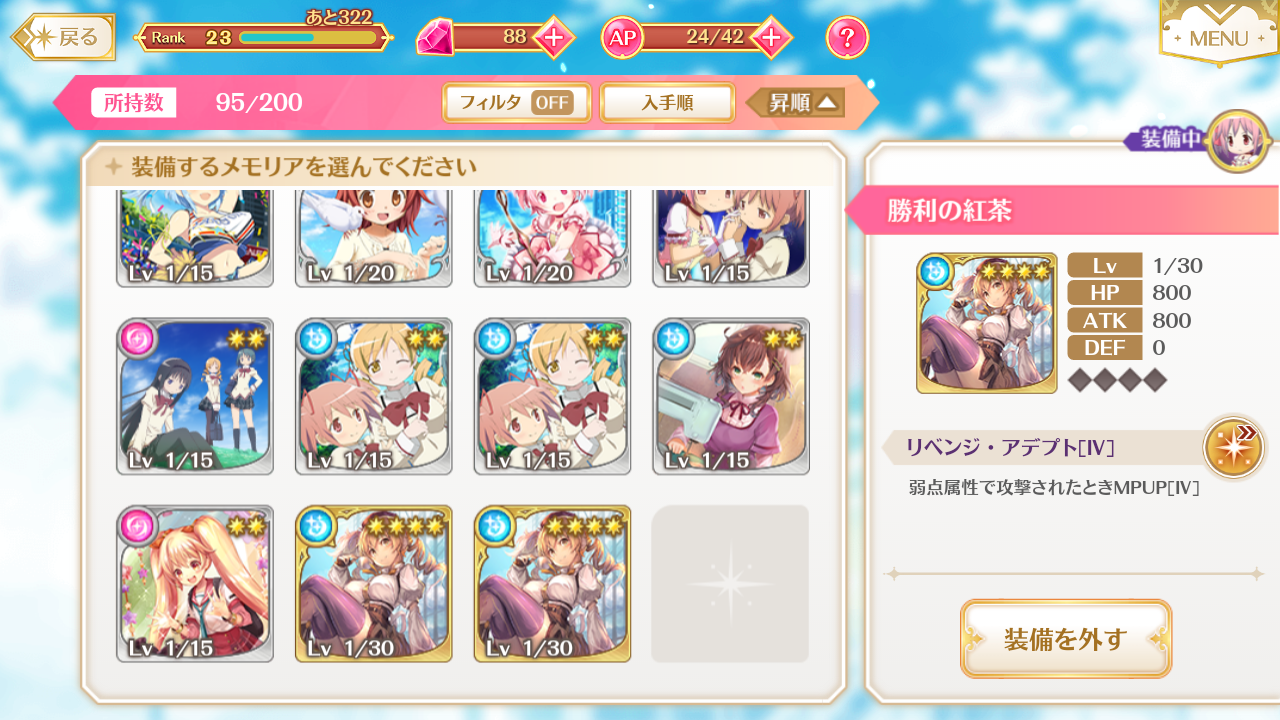Click the リベンジ・アデプト skill orb icon

(x=1233, y=447)
